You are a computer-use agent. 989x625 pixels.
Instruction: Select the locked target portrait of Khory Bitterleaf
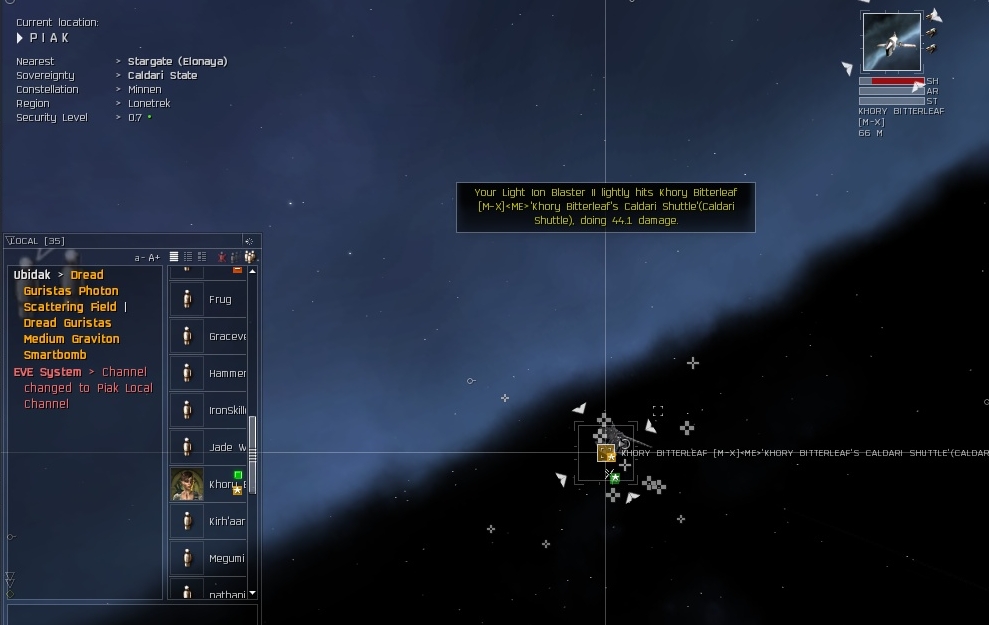pyautogui.click(x=892, y=42)
